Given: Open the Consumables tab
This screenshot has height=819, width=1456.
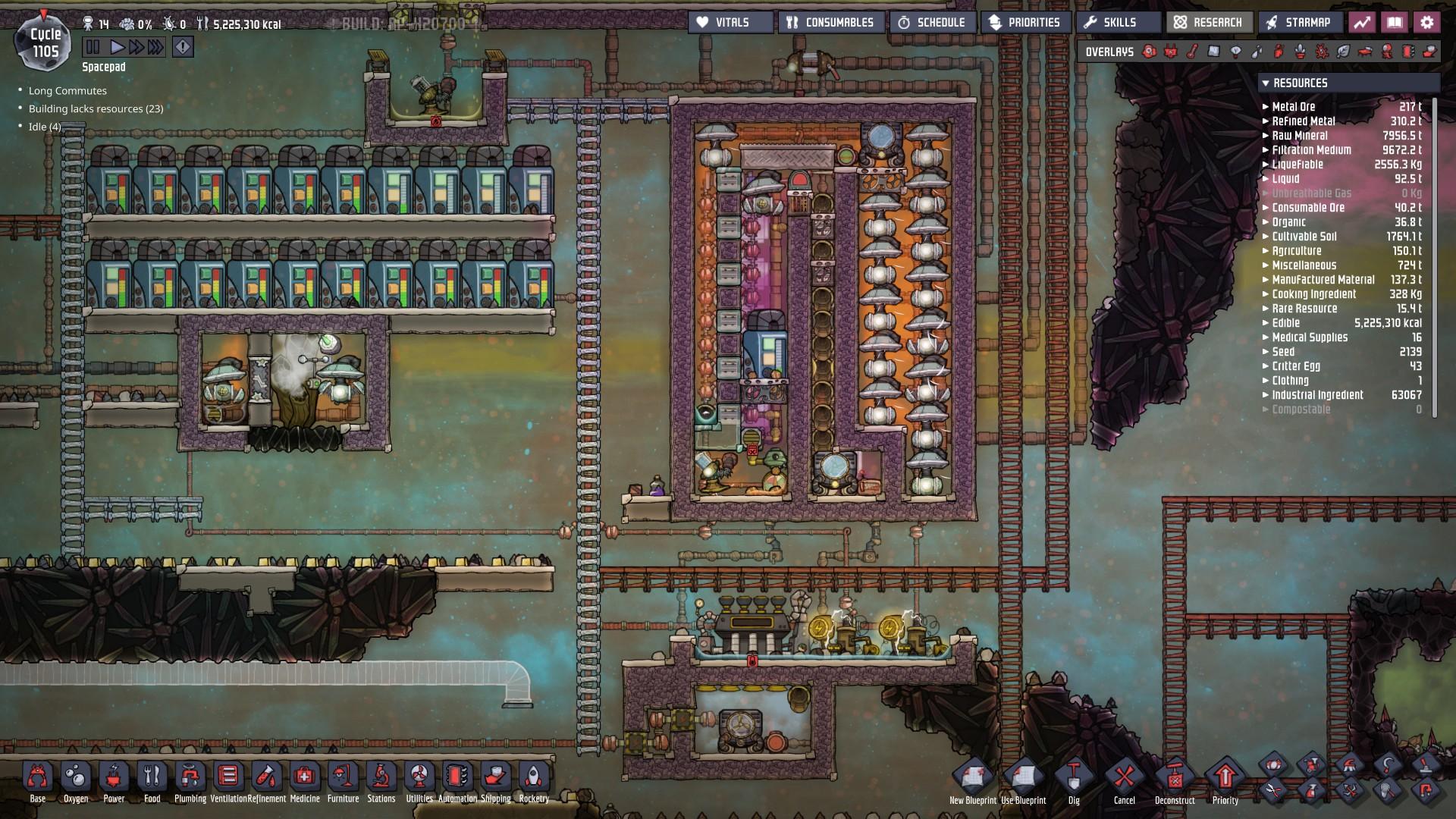Looking at the screenshot, I should (832, 22).
